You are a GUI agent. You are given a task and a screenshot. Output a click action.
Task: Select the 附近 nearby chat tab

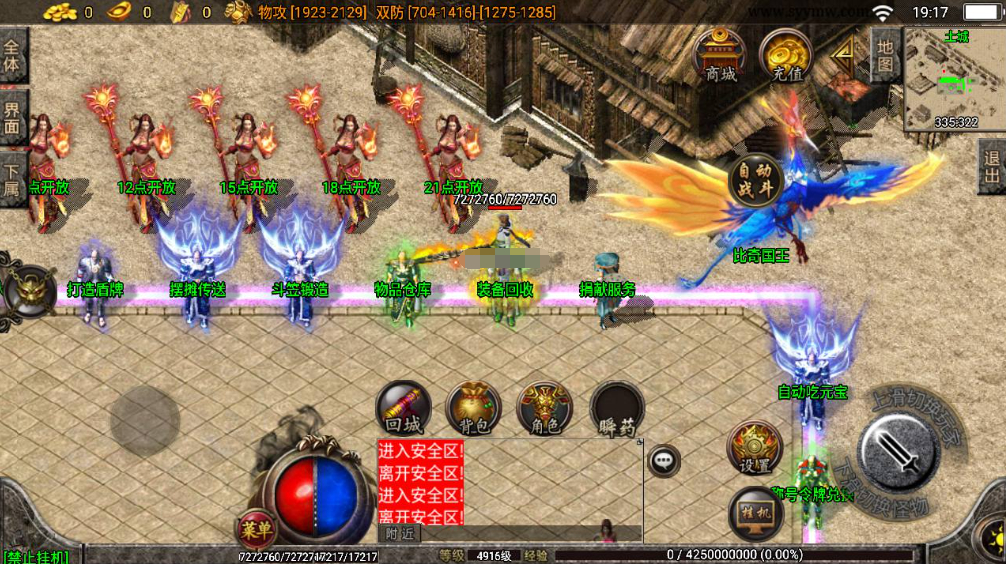pos(400,534)
